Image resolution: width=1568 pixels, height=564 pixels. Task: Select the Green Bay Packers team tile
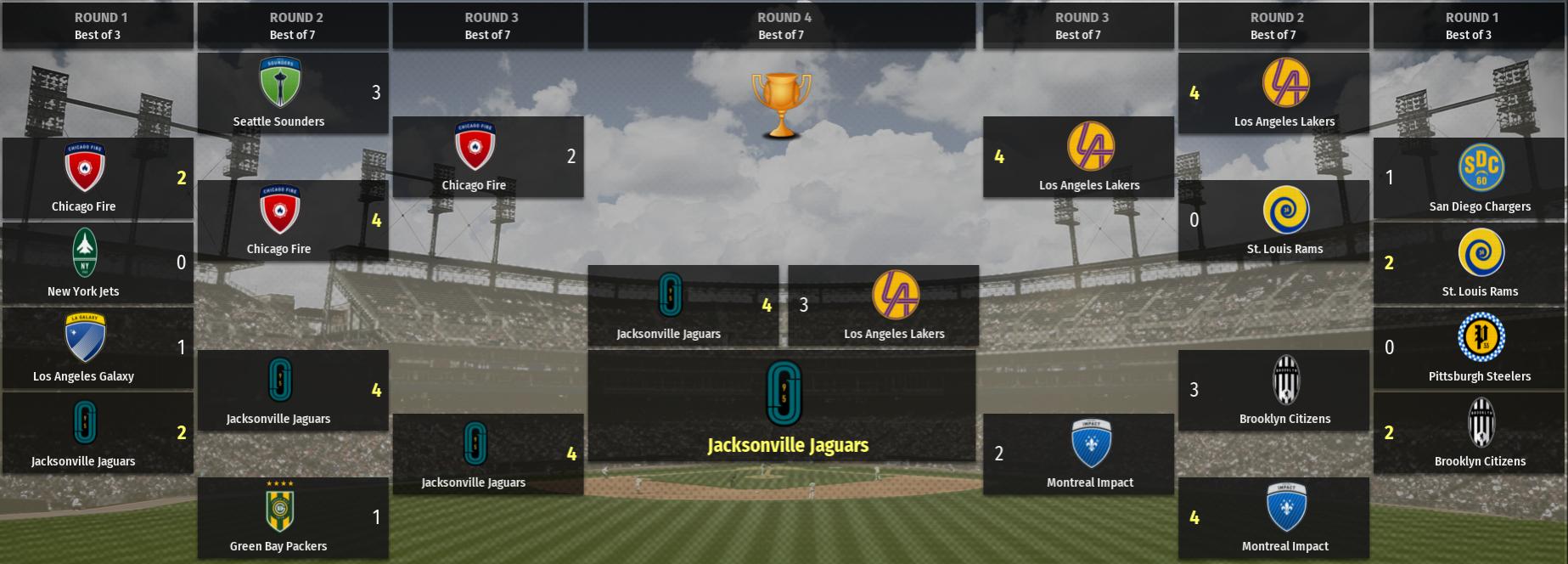293,517
